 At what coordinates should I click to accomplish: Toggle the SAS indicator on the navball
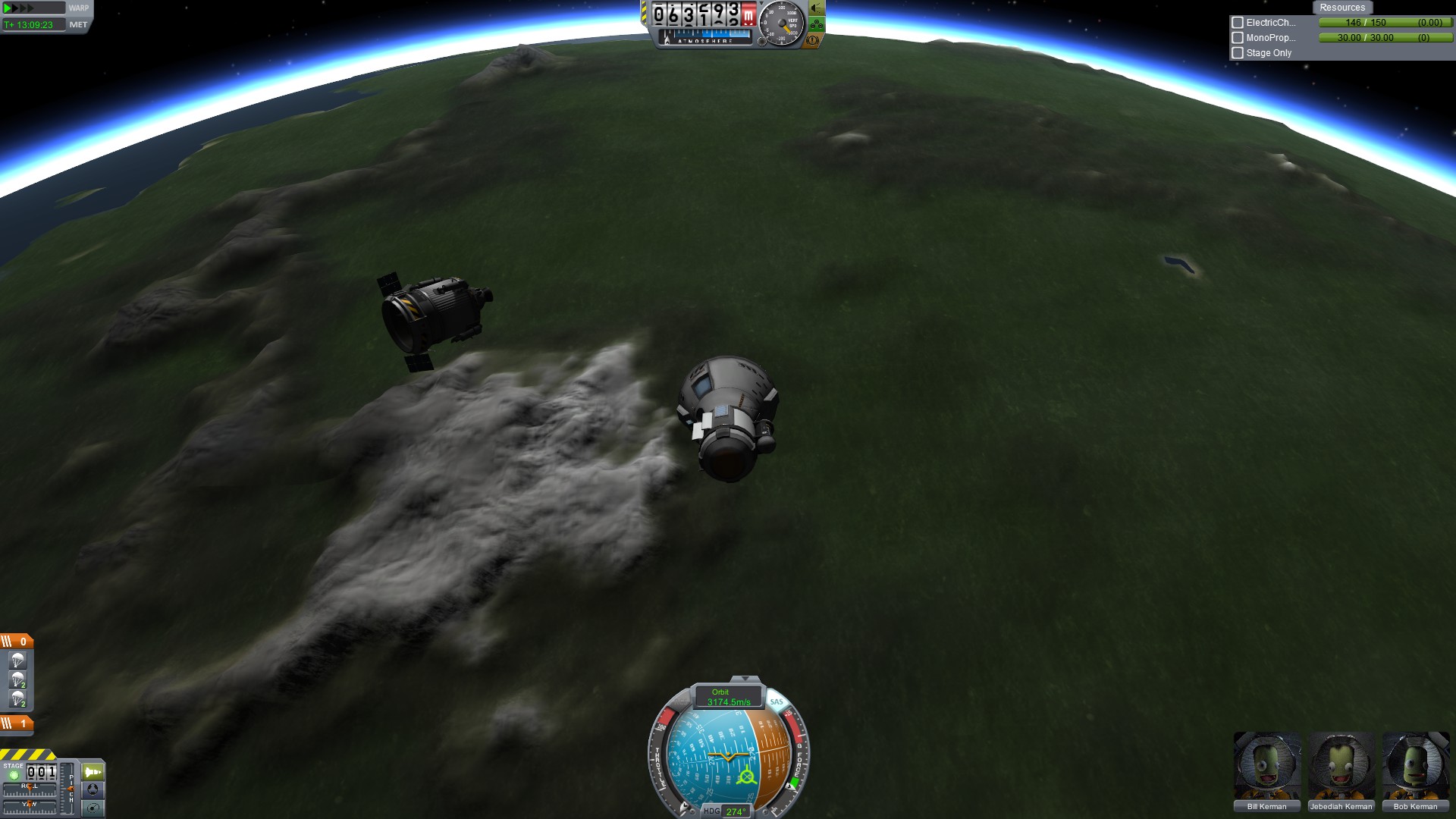click(777, 701)
